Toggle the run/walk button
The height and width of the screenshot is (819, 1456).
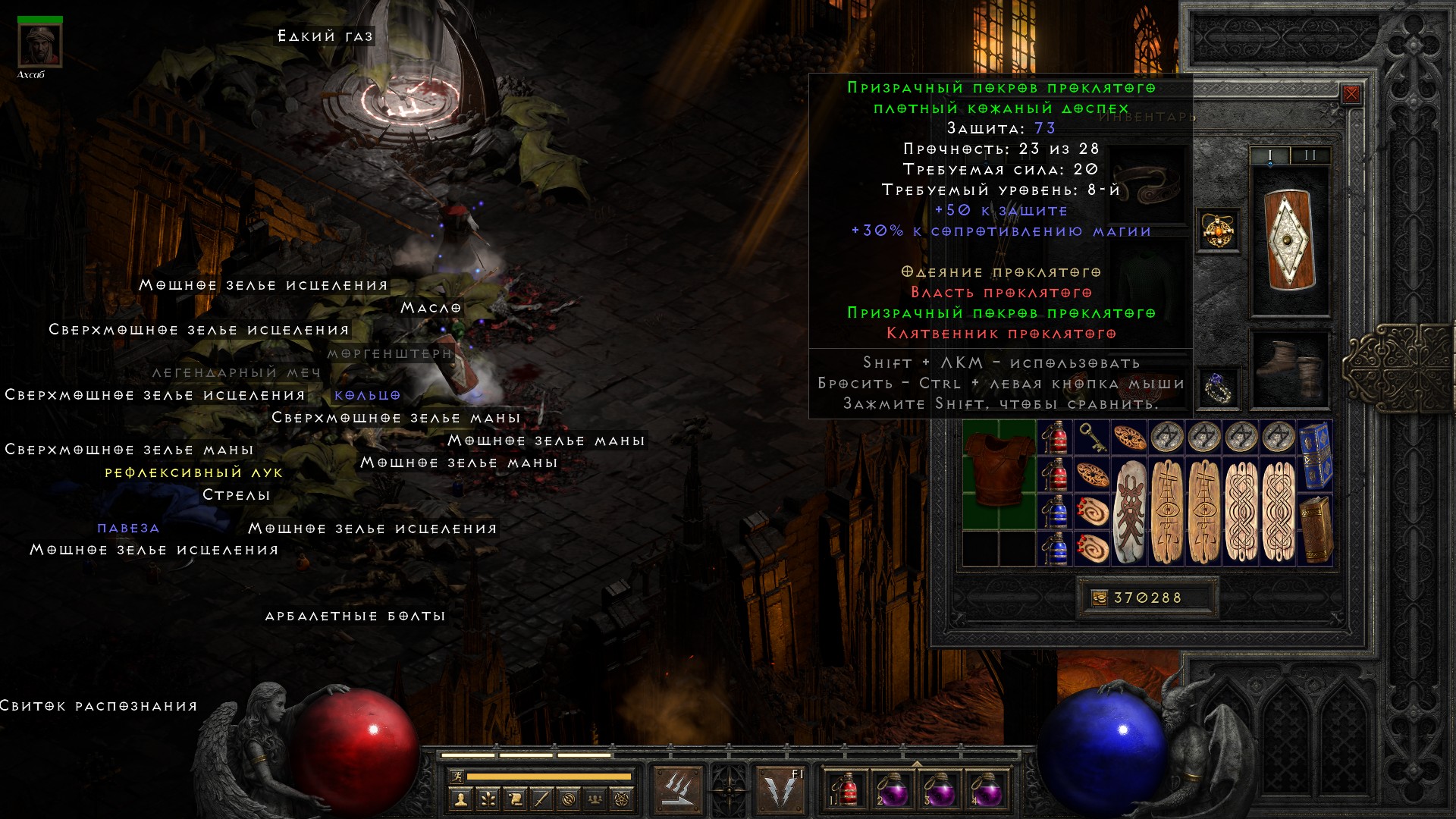[456, 777]
